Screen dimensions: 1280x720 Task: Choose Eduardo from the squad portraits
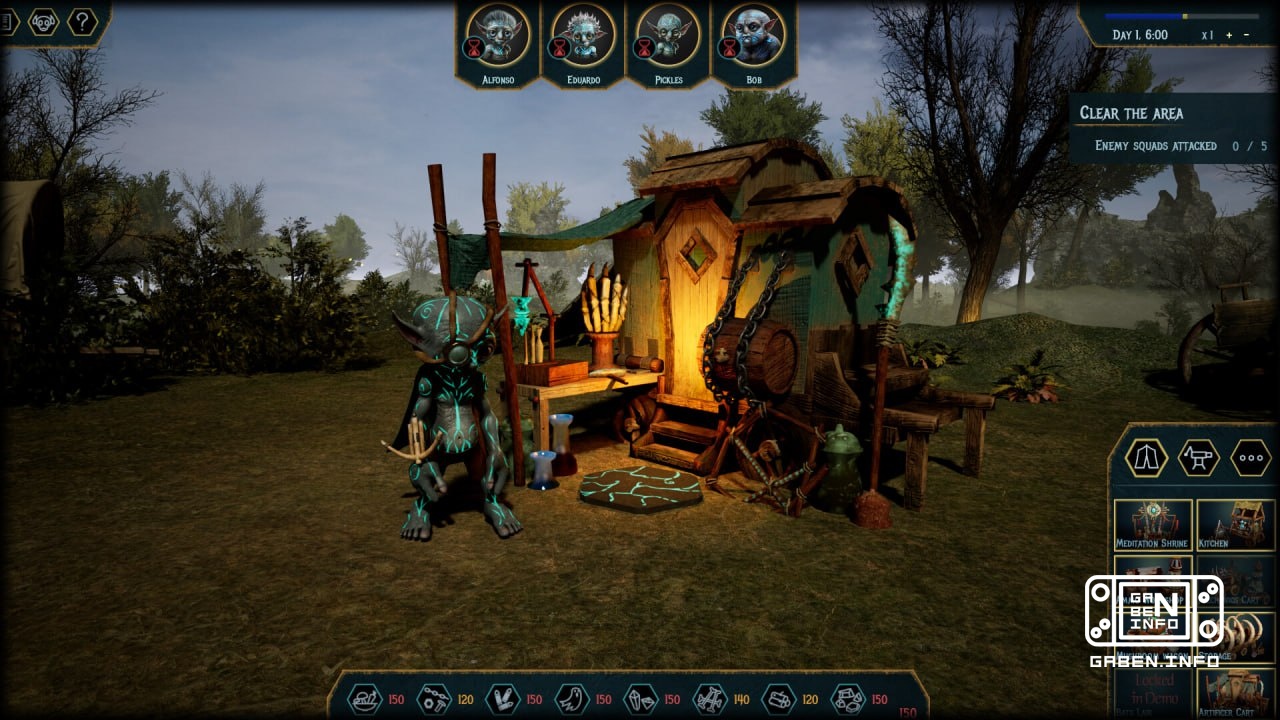[x=583, y=35]
